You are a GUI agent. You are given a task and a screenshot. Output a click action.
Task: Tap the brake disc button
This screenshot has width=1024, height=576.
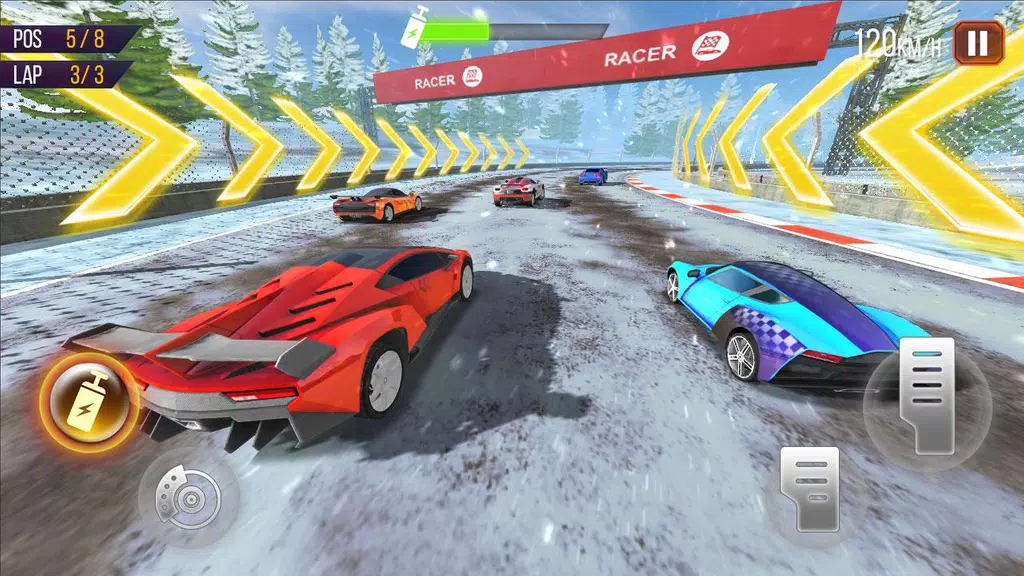point(188,496)
